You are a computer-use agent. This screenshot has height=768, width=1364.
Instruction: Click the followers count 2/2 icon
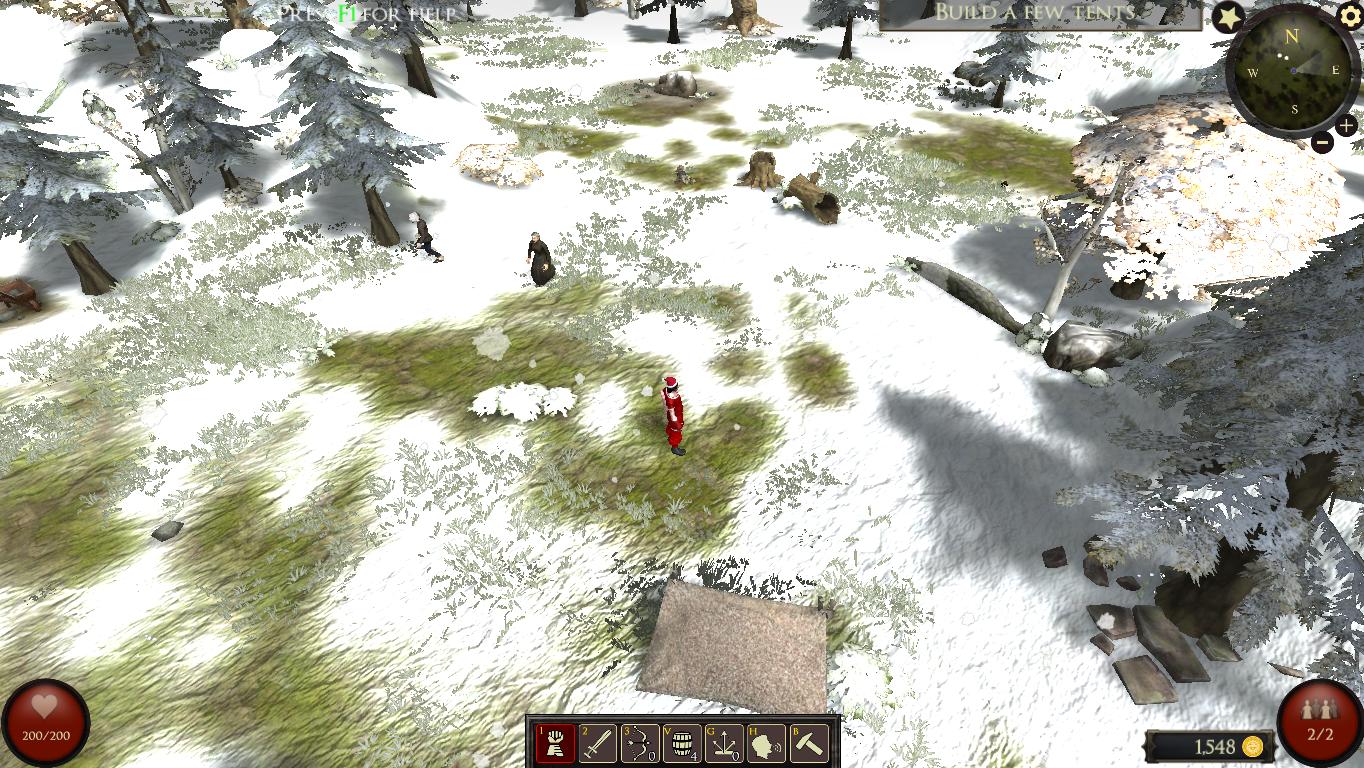tap(1320, 722)
